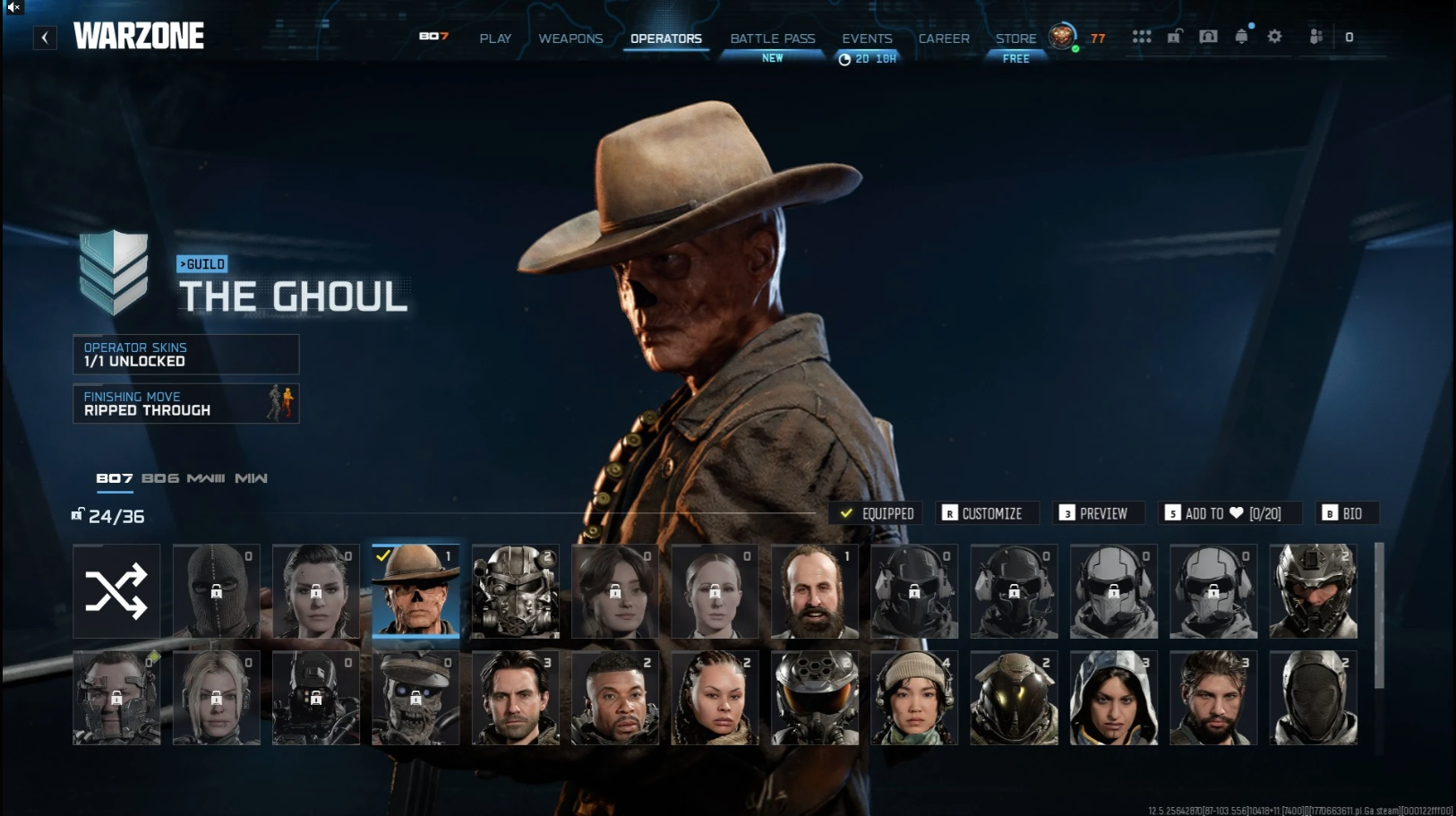The height and width of the screenshot is (816, 1456).
Task: Pick the power armor helmet operator
Action: [516, 591]
